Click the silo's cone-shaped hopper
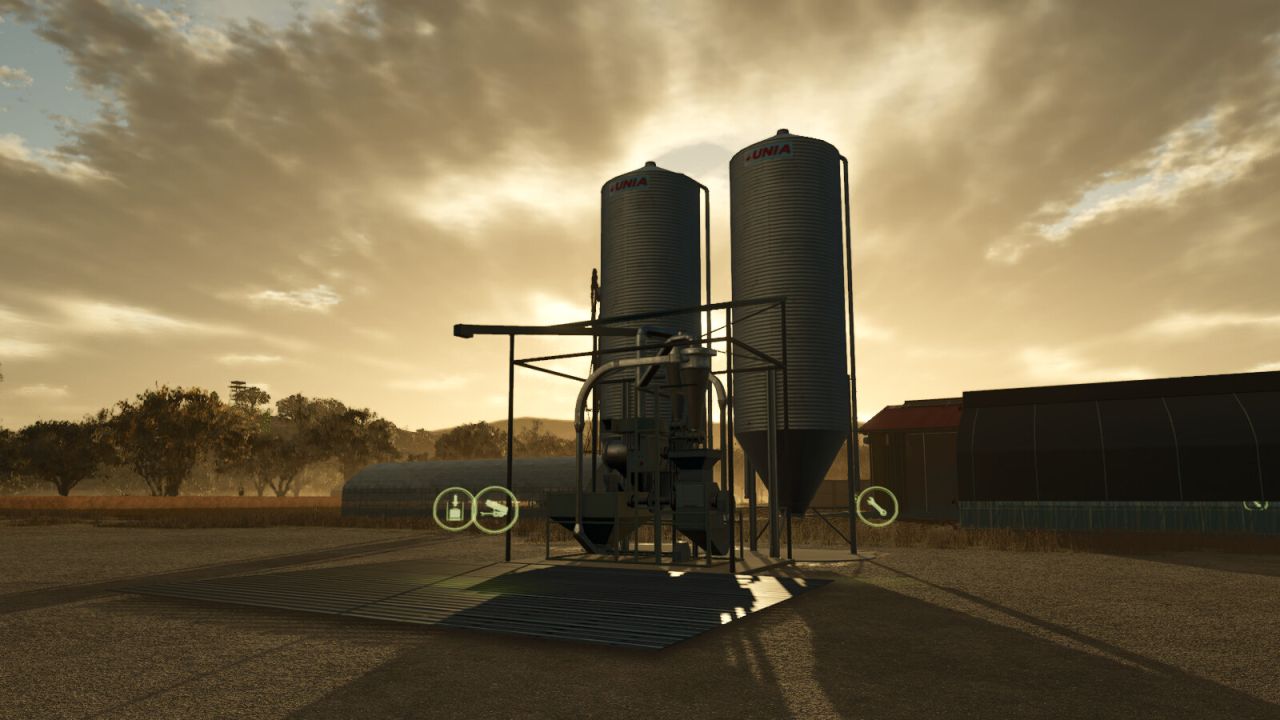 coord(790,470)
